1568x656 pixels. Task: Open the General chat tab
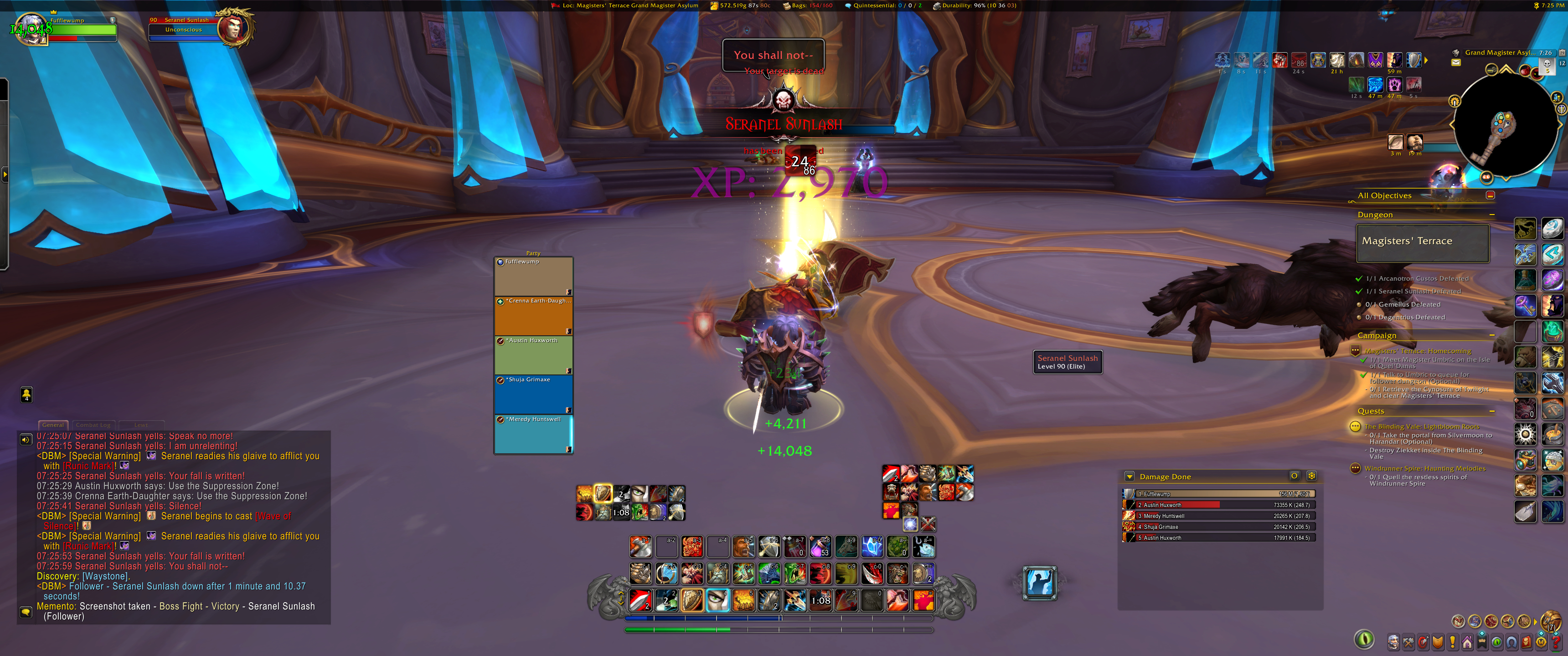[53, 425]
